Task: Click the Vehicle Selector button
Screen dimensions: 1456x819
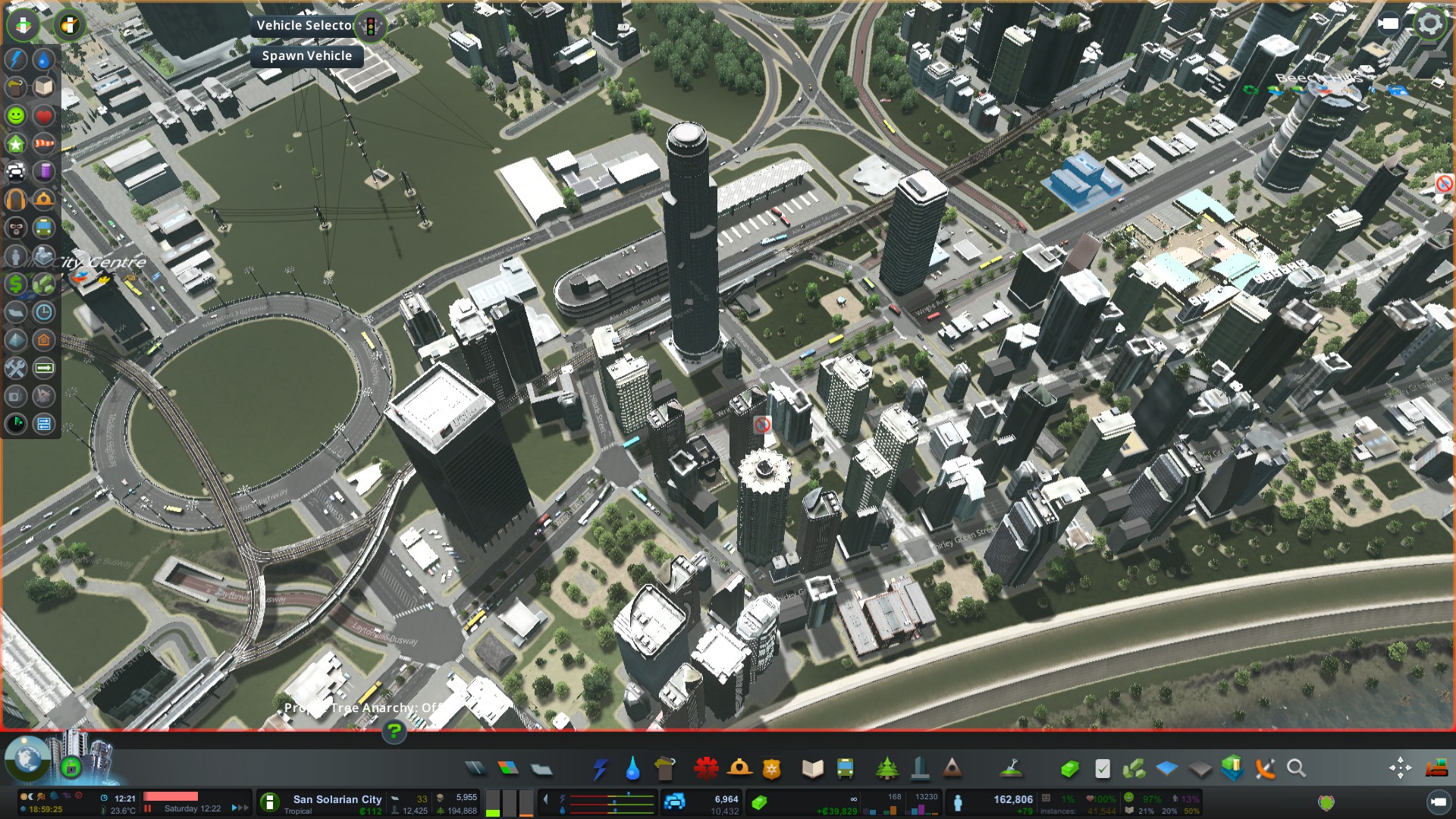Action: click(306, 26)
